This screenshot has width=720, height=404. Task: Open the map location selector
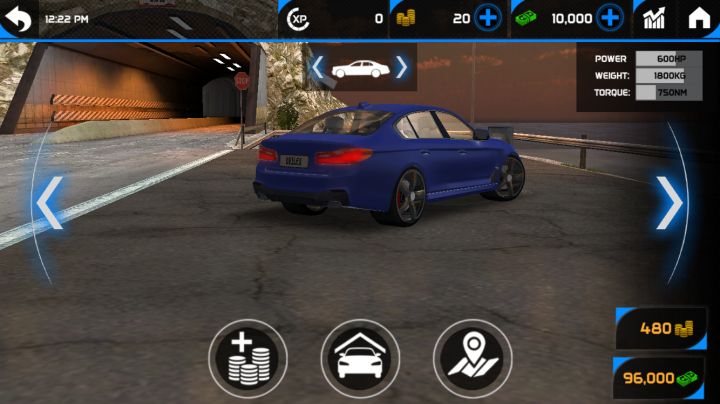[472, 359]
